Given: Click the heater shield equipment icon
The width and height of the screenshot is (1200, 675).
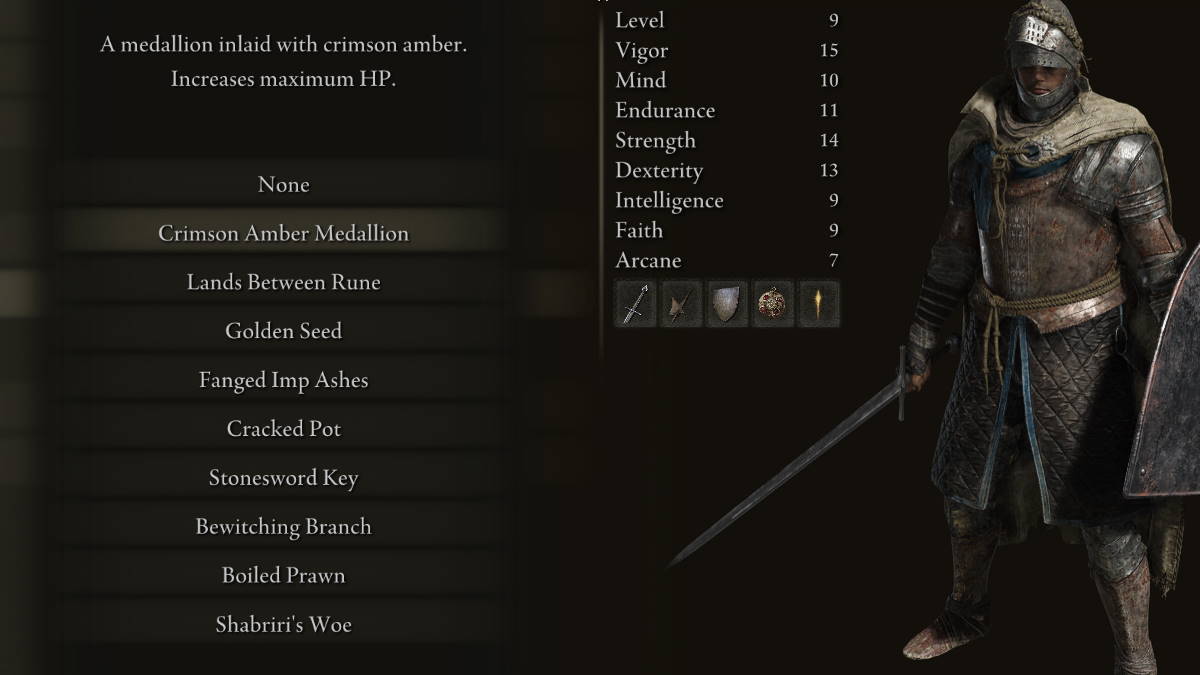Looking at the screenshot, I should (727, 304).
